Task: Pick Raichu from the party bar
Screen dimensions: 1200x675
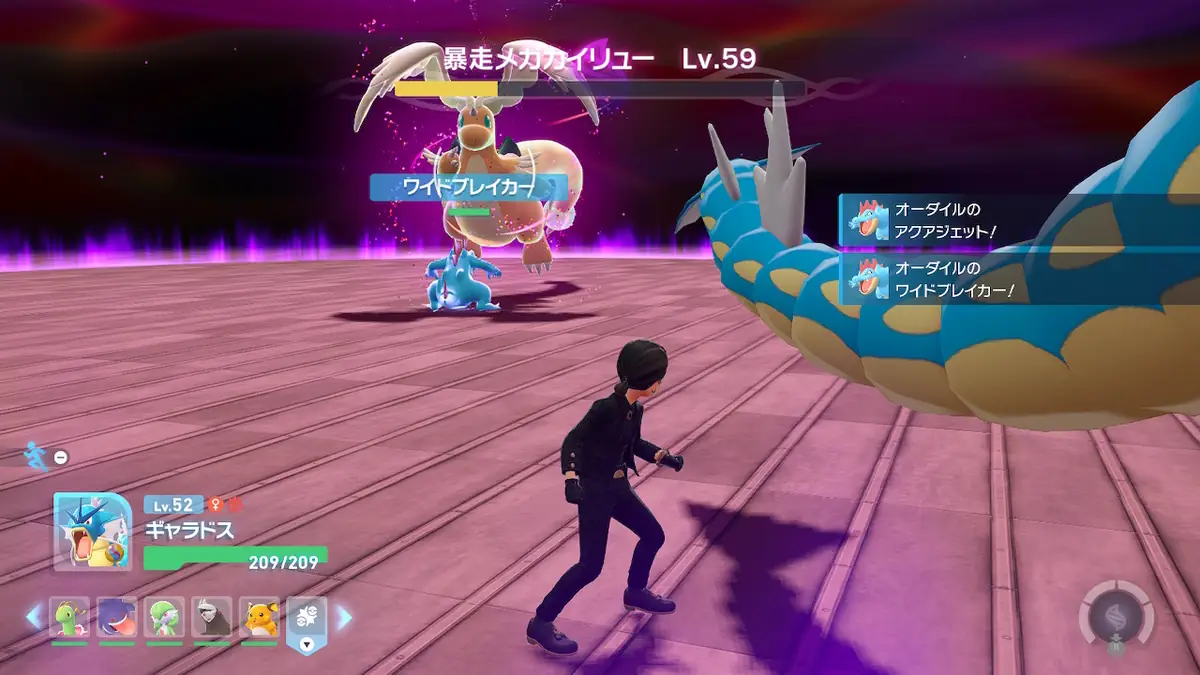Action: (259, 618)
